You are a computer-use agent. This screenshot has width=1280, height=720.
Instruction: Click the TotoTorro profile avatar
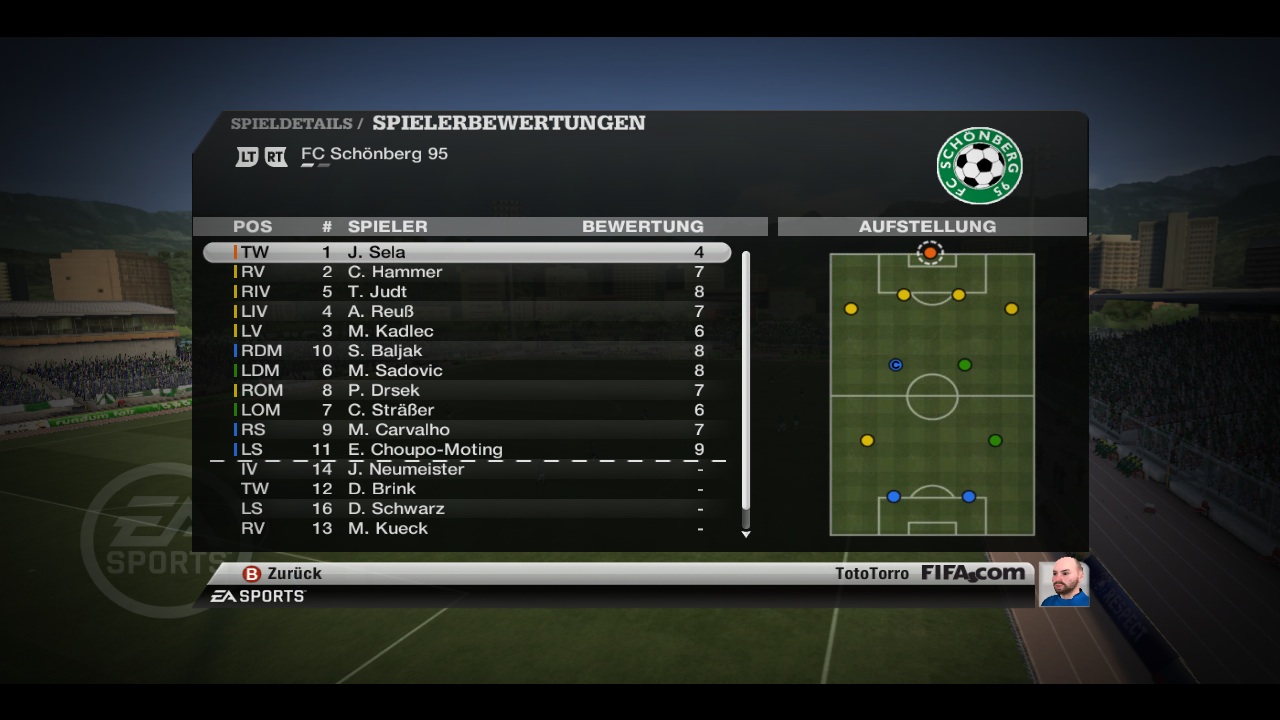pos(1064,582)
